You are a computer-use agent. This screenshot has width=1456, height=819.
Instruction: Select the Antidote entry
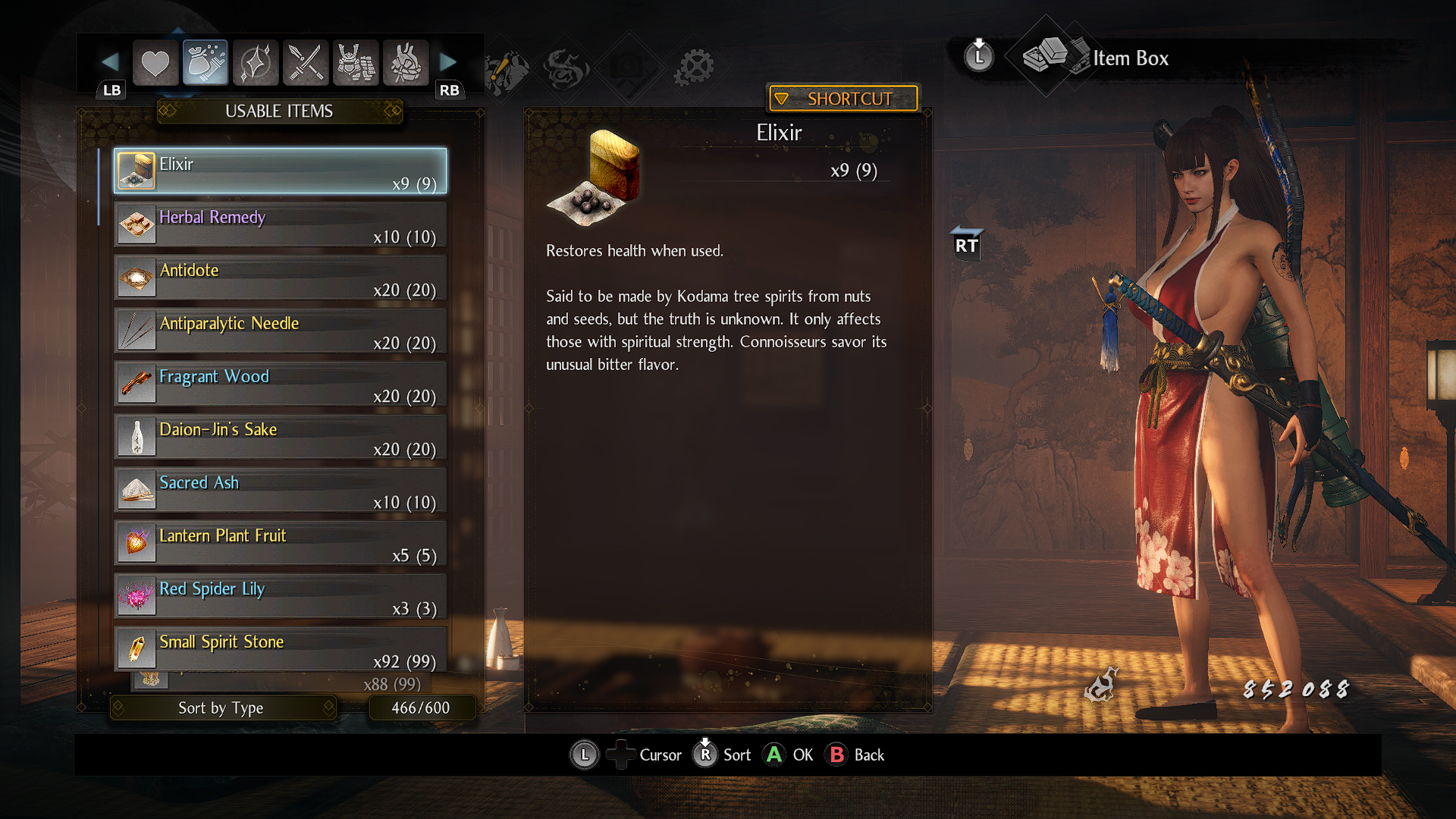coord(280,278)
